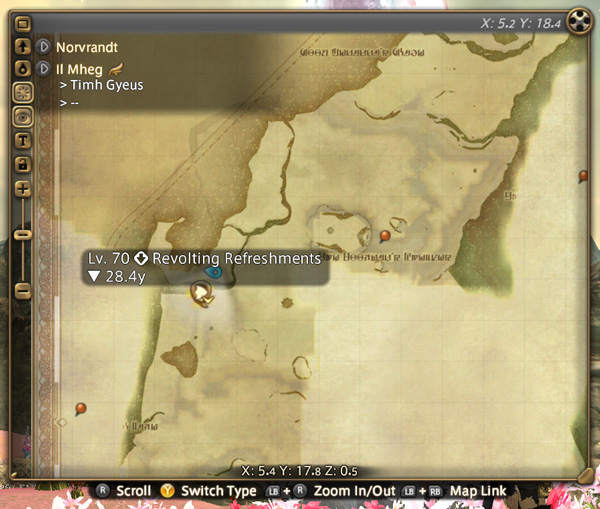Zoom in with the plus button

tap(23, 188)
